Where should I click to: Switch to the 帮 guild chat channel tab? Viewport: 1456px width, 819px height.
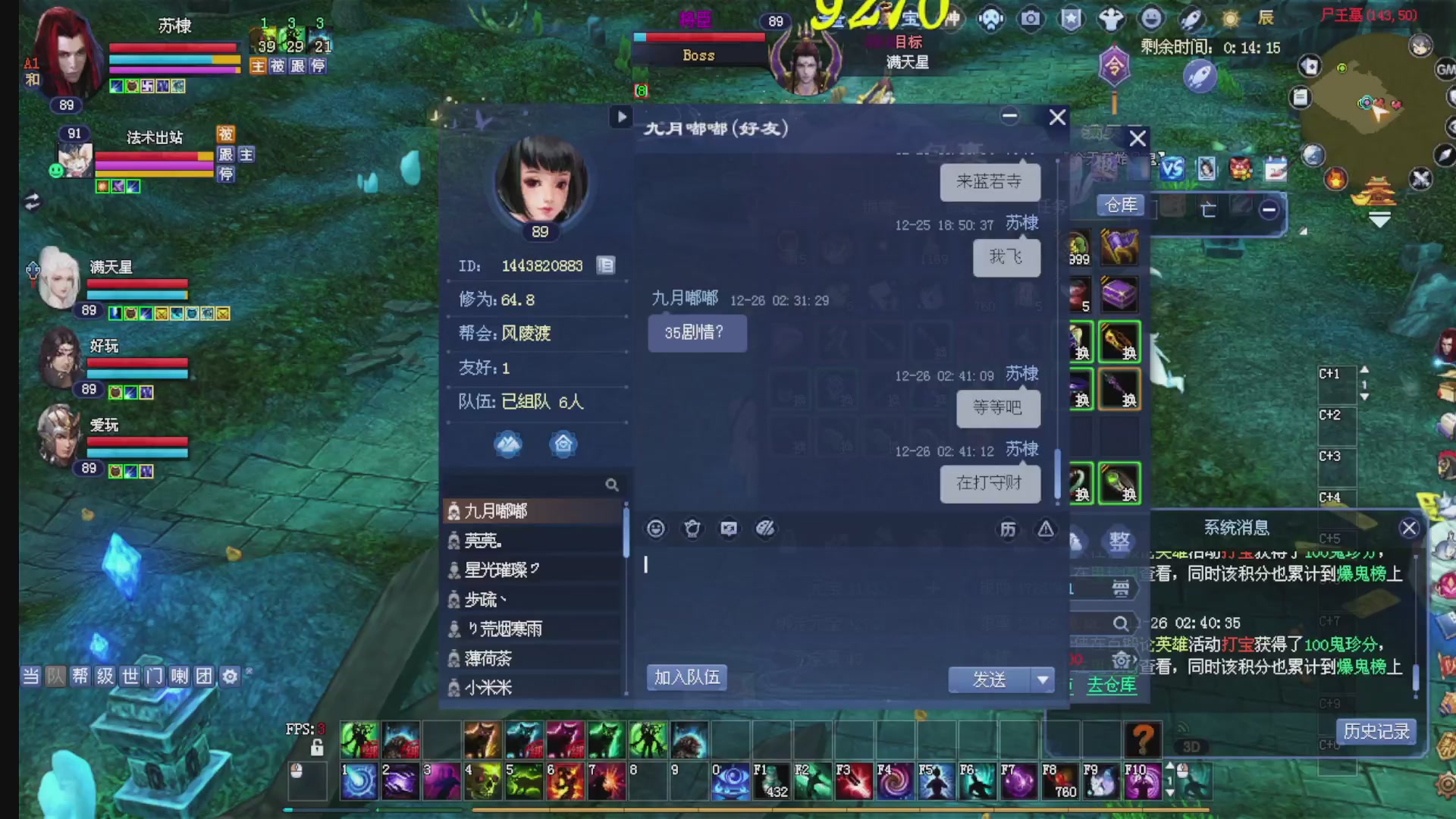pyautogui.click(x=80, y=676)
